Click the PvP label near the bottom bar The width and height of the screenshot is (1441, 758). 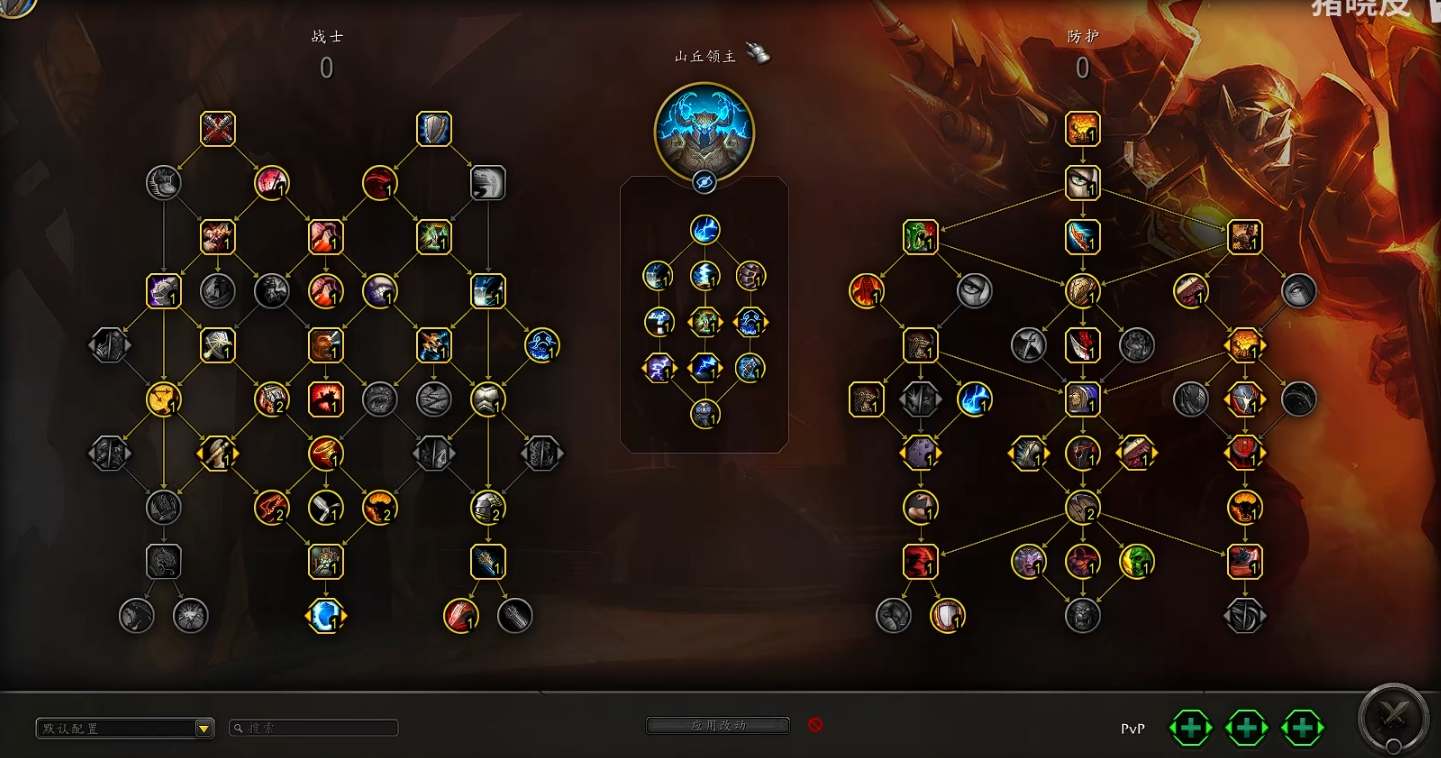(1132, 728)
